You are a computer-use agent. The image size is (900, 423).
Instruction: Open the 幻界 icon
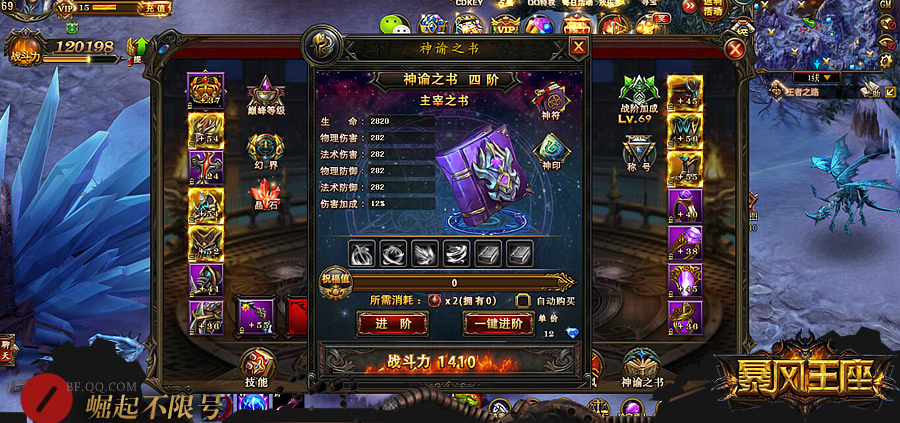click(x=261, y=149)
